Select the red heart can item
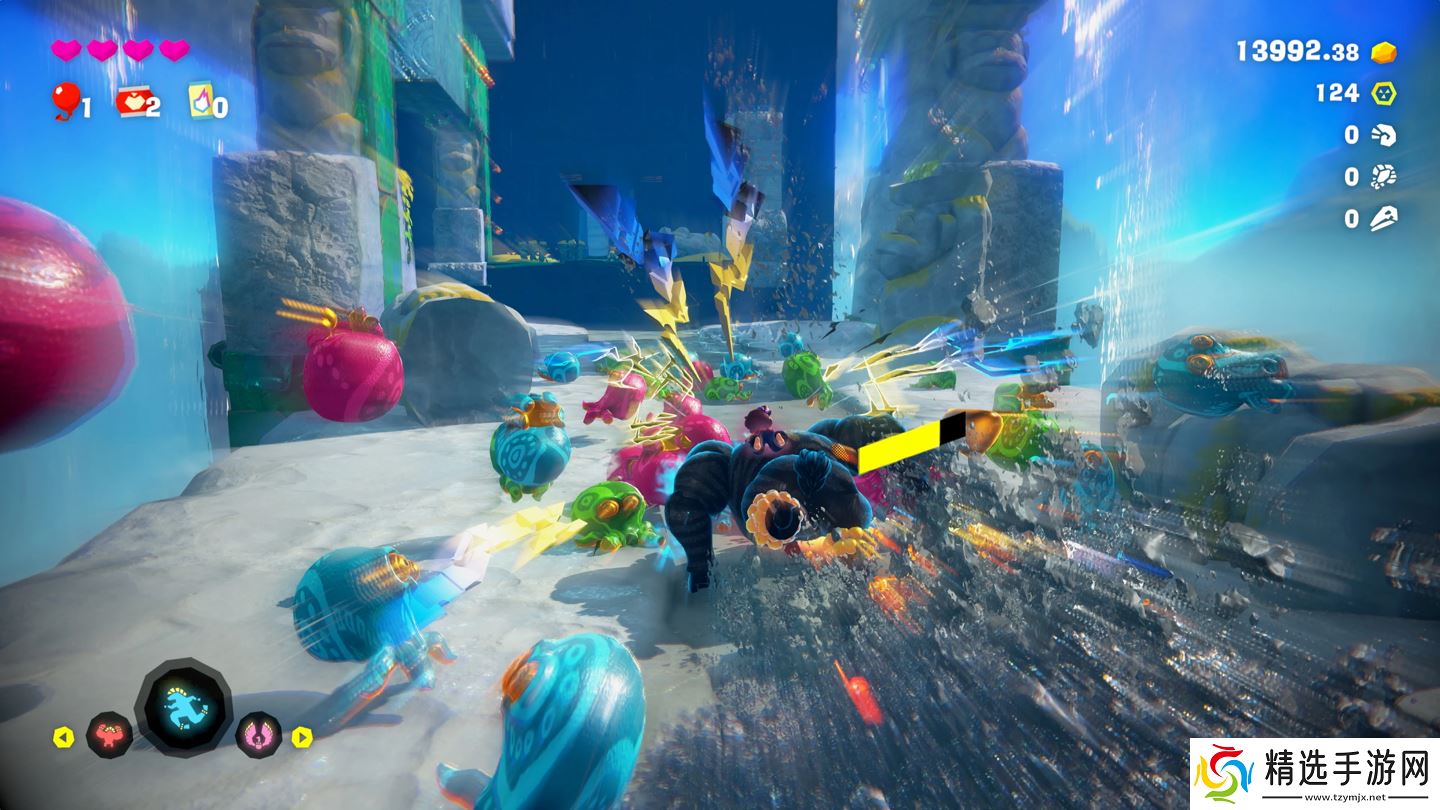The height and width of the screenshot is (810, 1440). click(131, 101)
